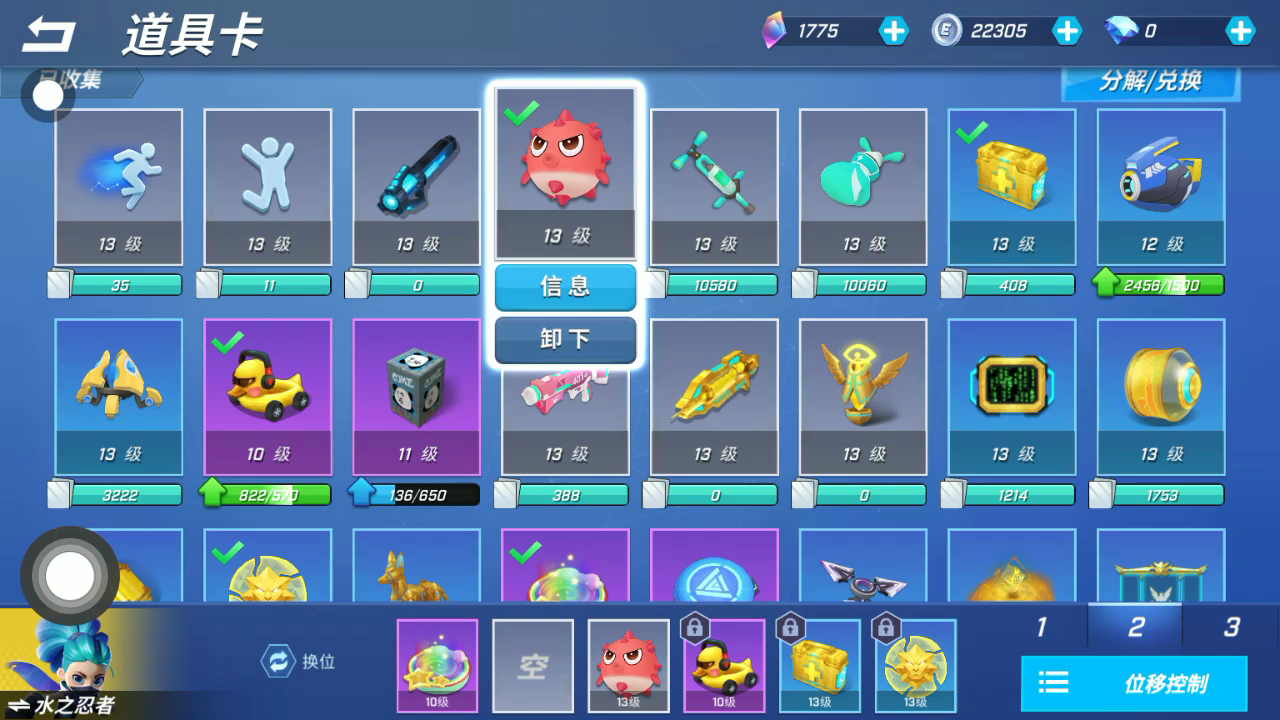Screen dimensions: 1280x720
Task: Switch to loadout tab 3
Action: click(x=1231, y=627)
